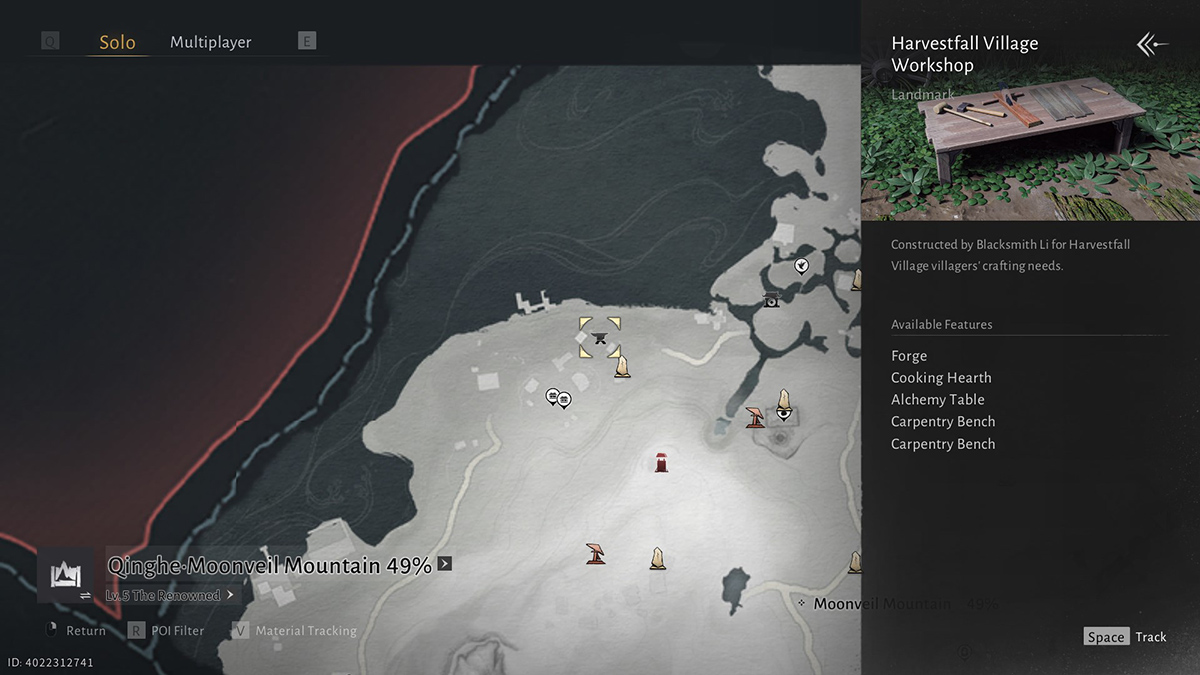Switch to the Multiplayer tab
The width and height of the screenshot is (1200, 675).
210,42
